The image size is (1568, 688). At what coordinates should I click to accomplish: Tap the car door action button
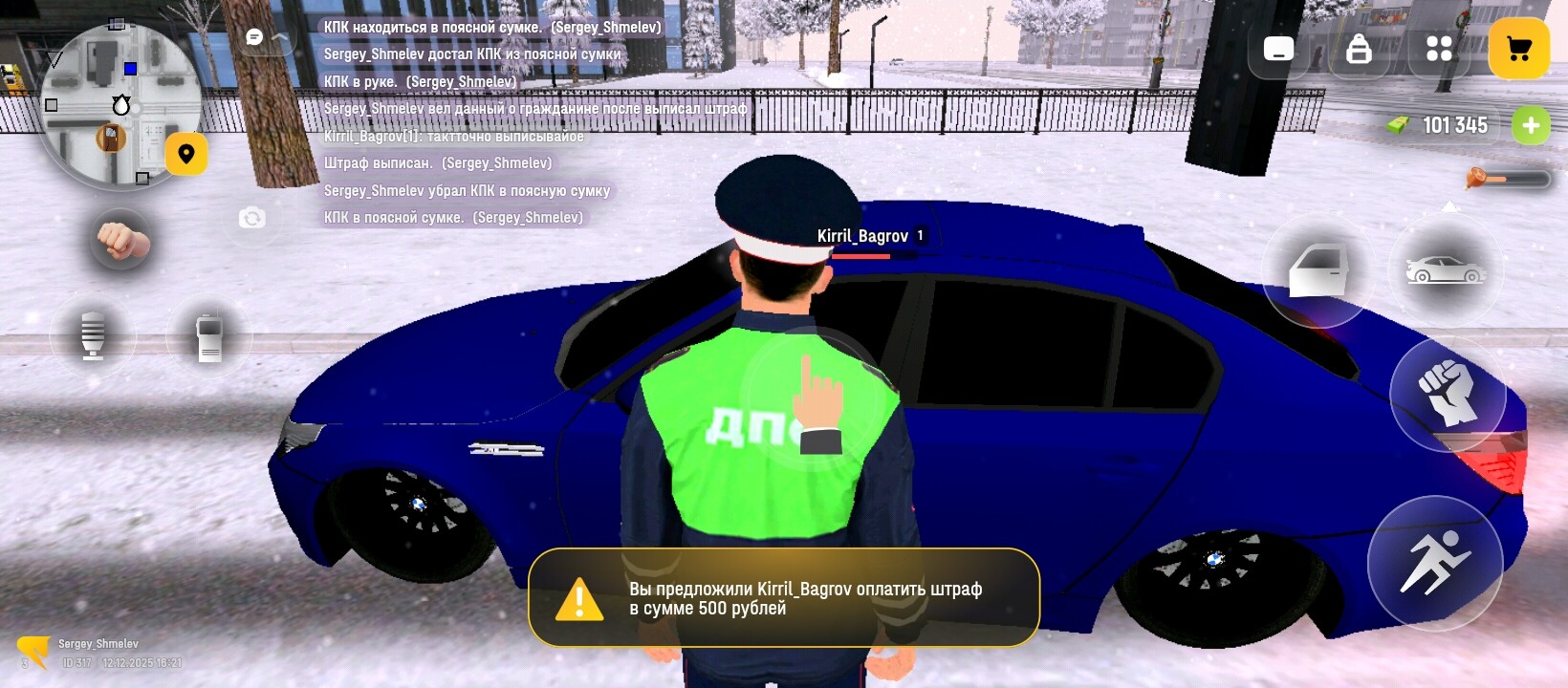pyautogui.click(x=1318, y=271)
